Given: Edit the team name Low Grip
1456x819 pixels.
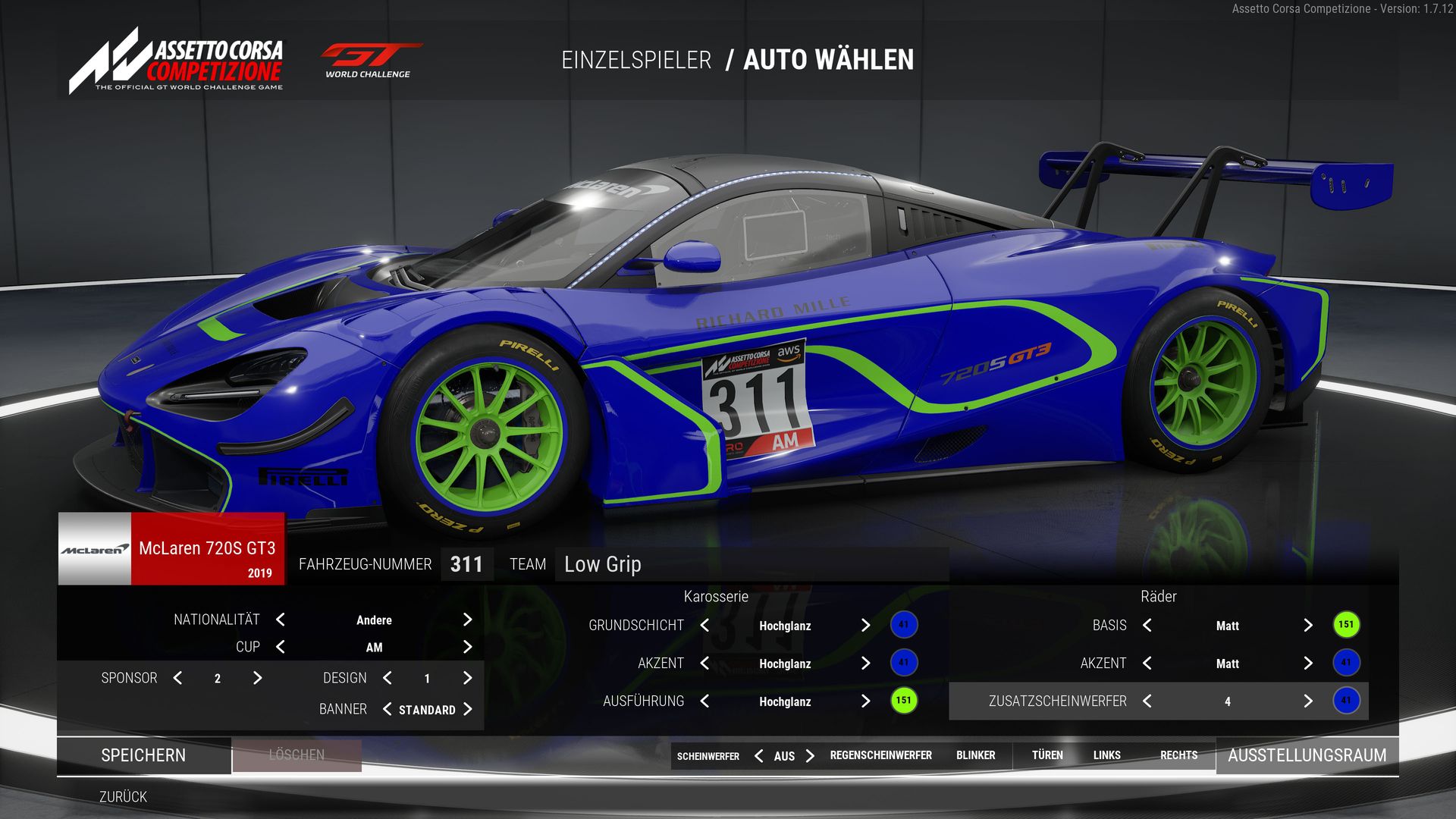Looking at the screenshot, I should pyautogui.click(x=751, y=564).
